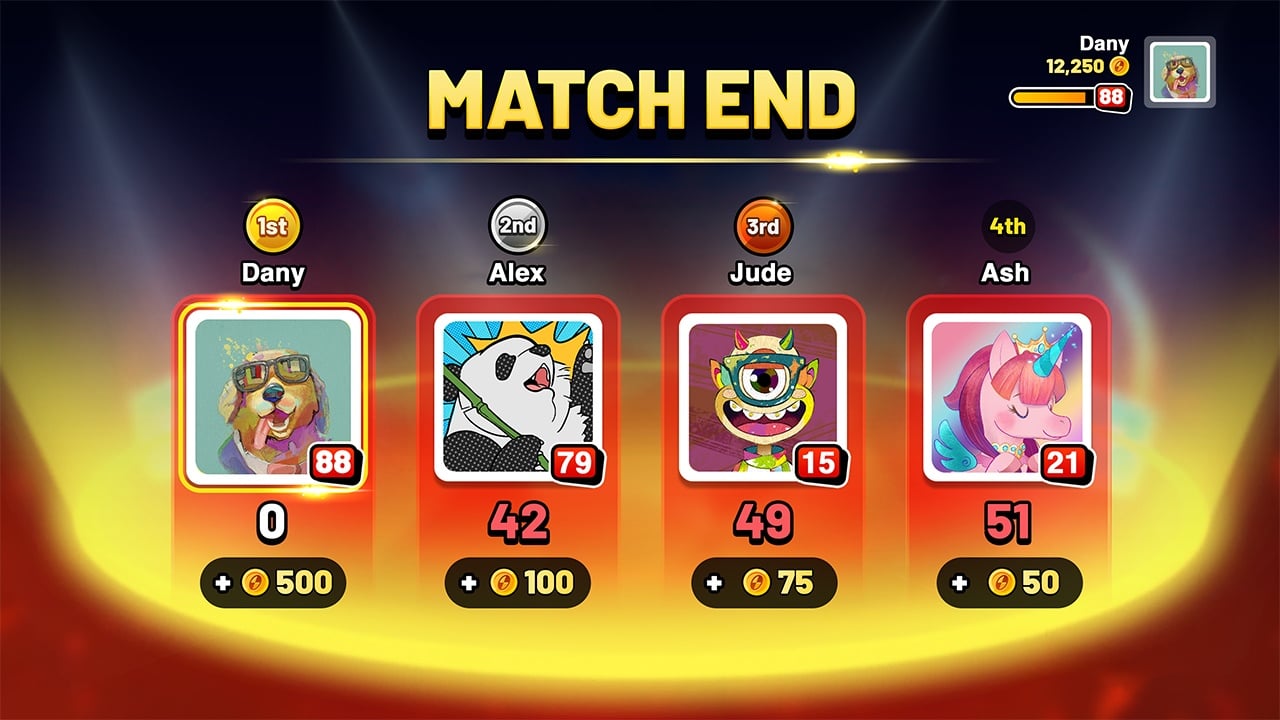Click the 3rd place bronze medal icon
1280x720 pixels.
(762, 226)
